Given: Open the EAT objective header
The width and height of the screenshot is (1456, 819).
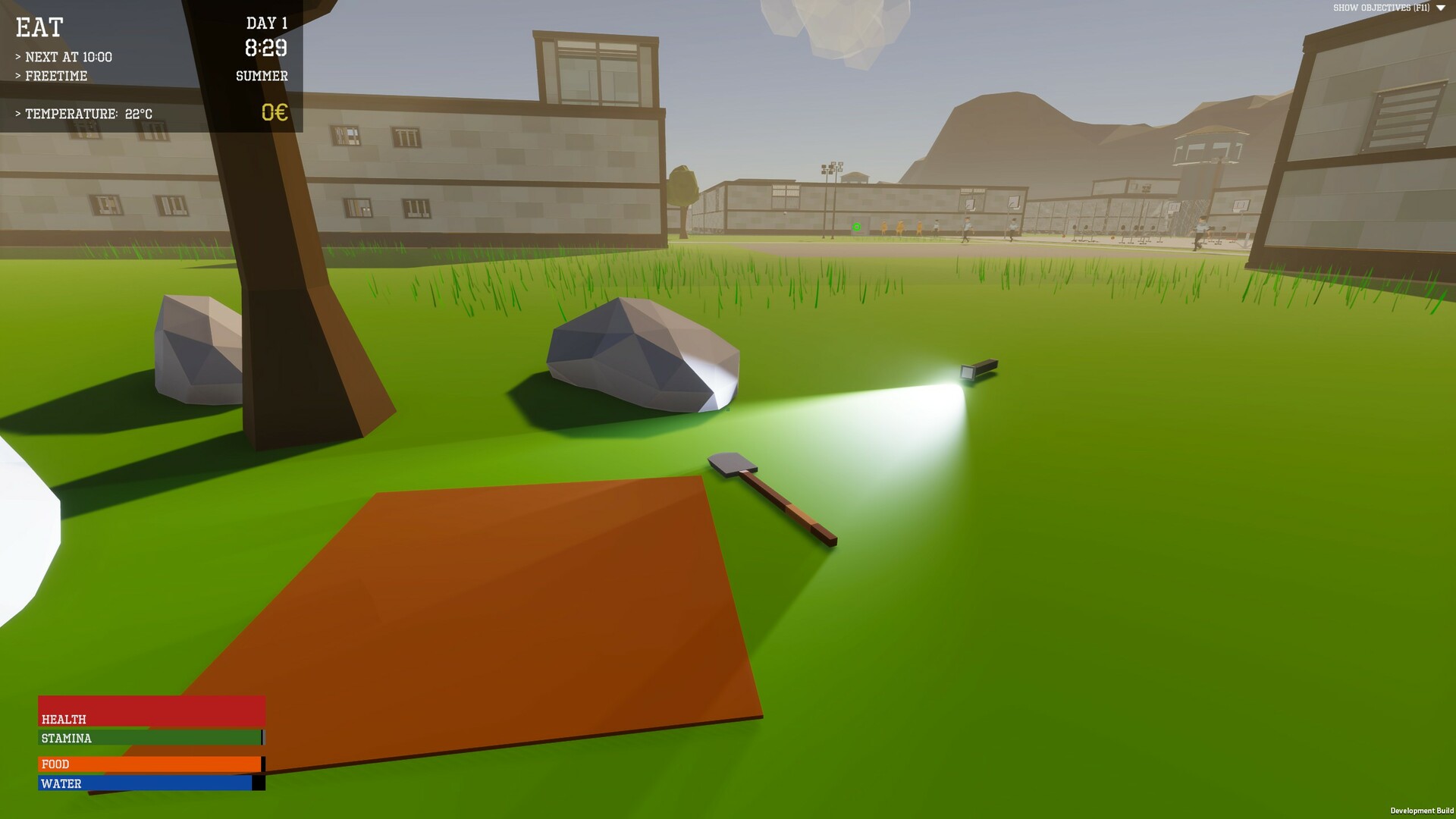Looking at the screenshot, I should [x=38, y=27].
